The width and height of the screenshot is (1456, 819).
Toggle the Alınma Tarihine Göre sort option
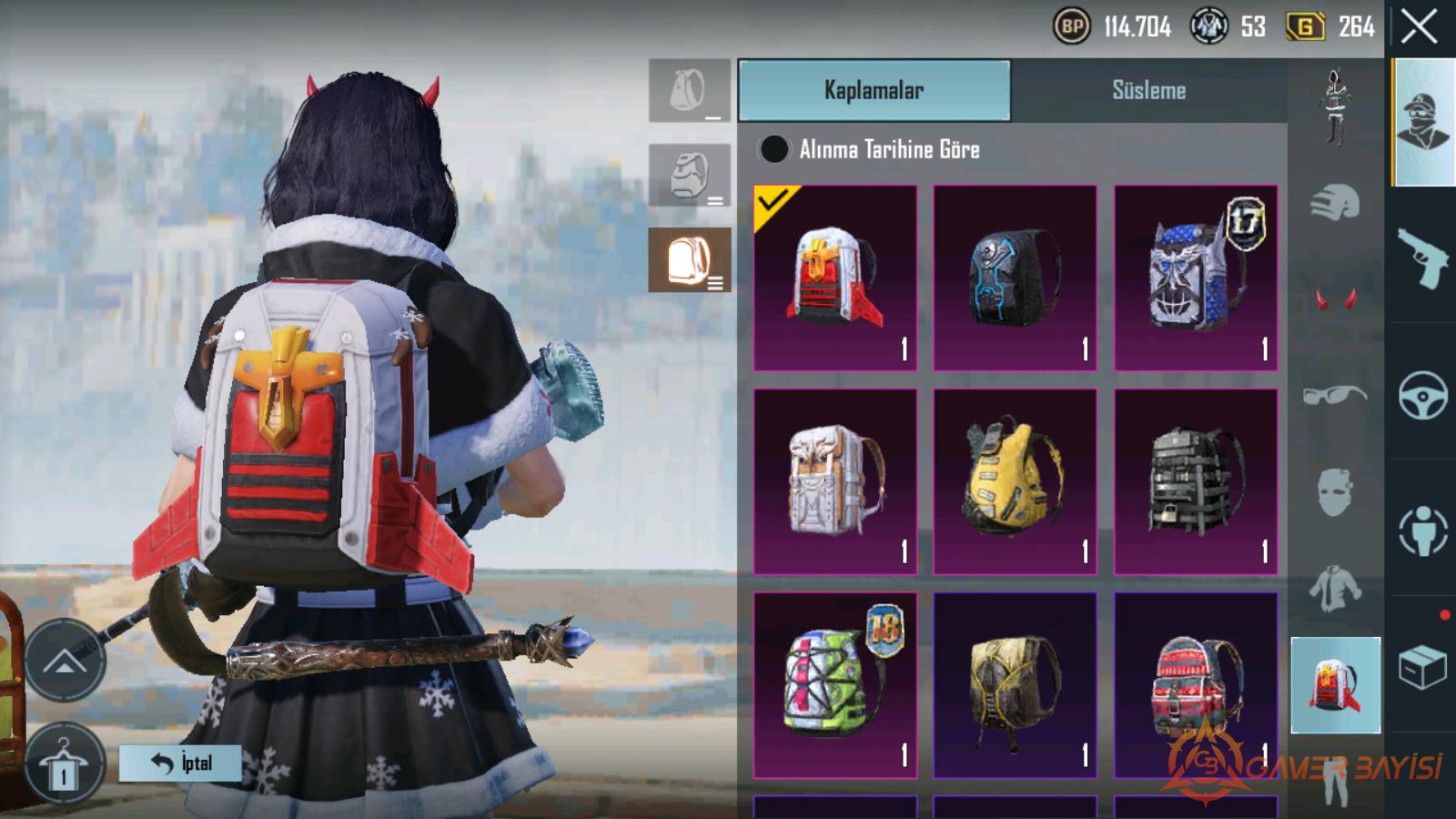[774, 149]
